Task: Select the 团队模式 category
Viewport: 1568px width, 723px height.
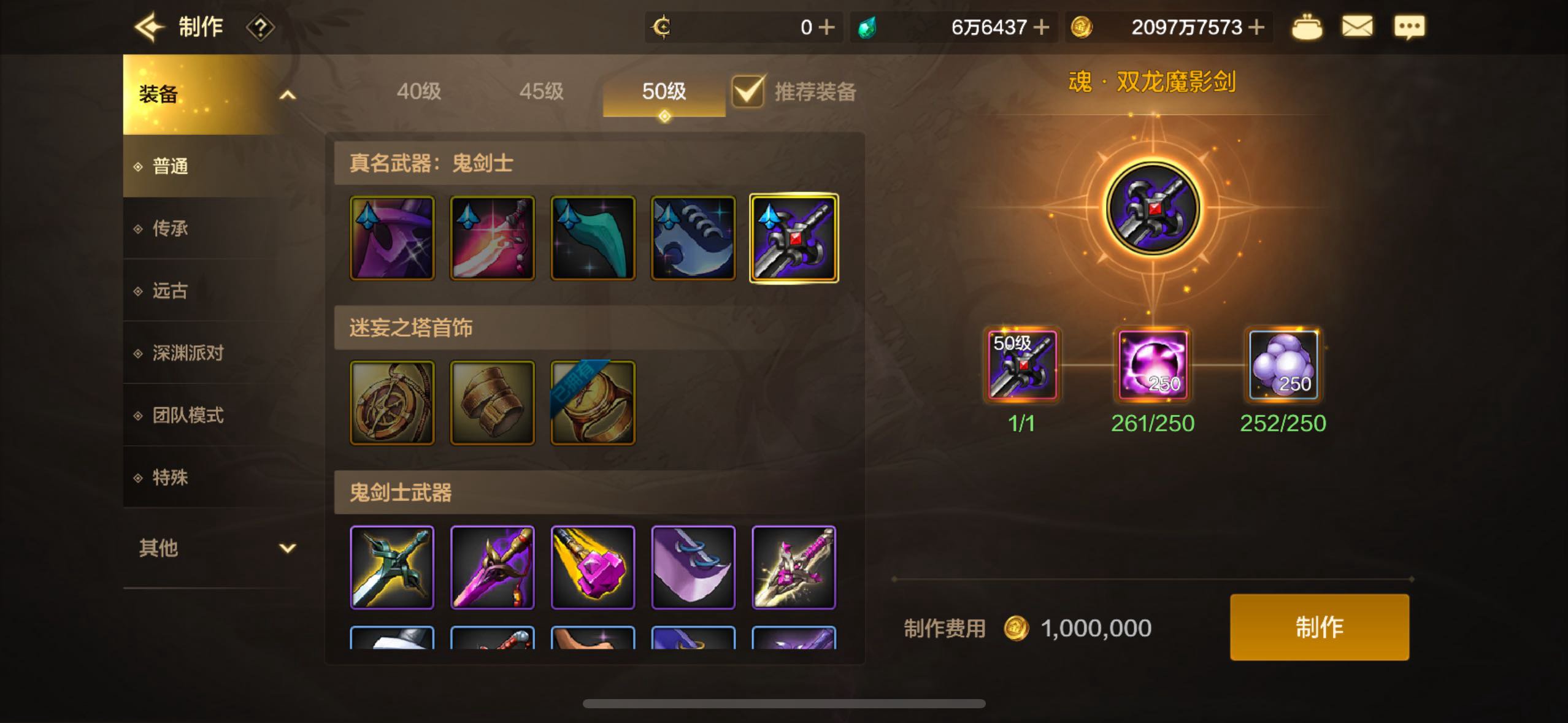Action: (x=187, y=415)
